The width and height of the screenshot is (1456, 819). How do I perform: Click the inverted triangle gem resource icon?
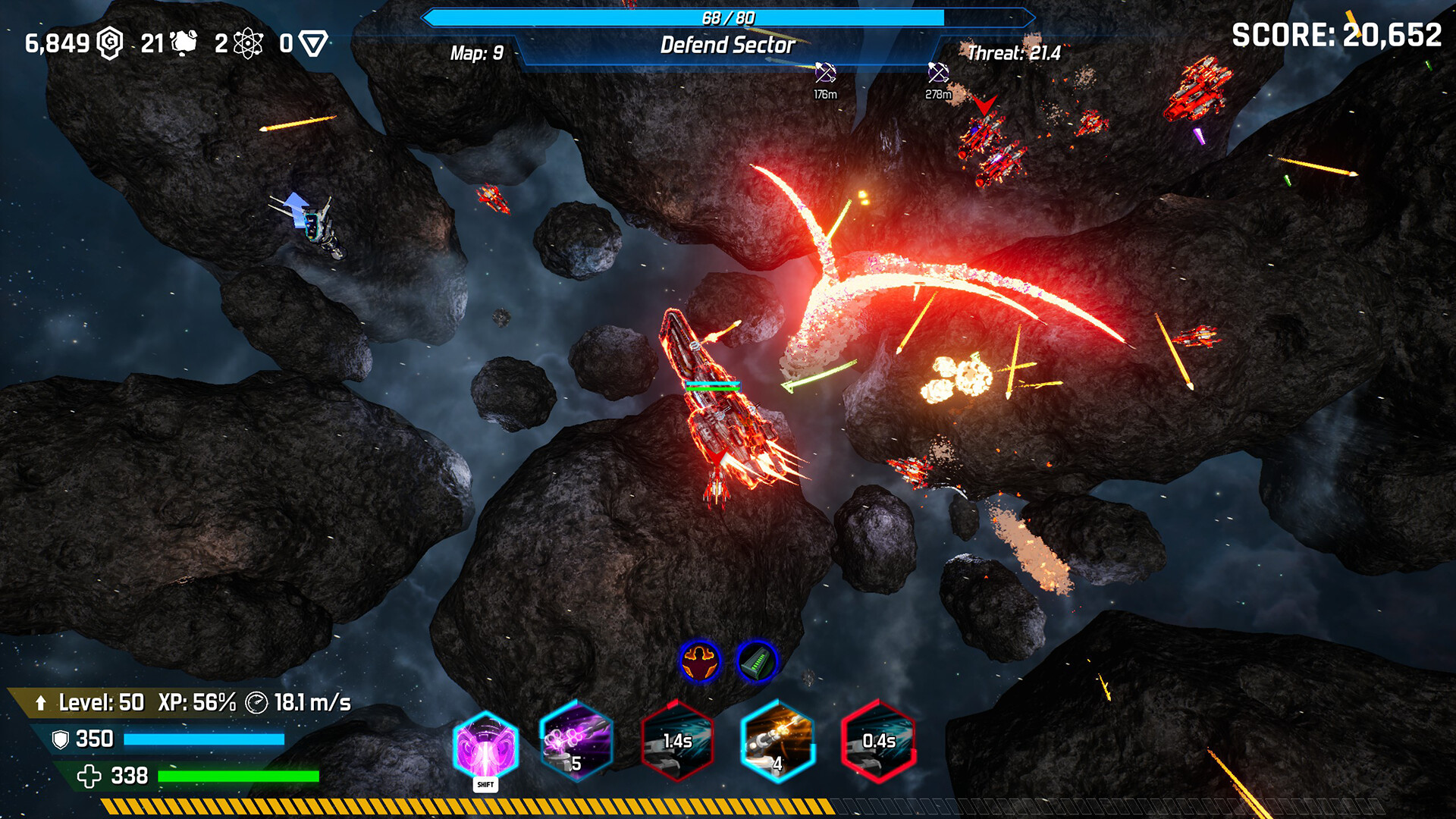click(312, 43)
